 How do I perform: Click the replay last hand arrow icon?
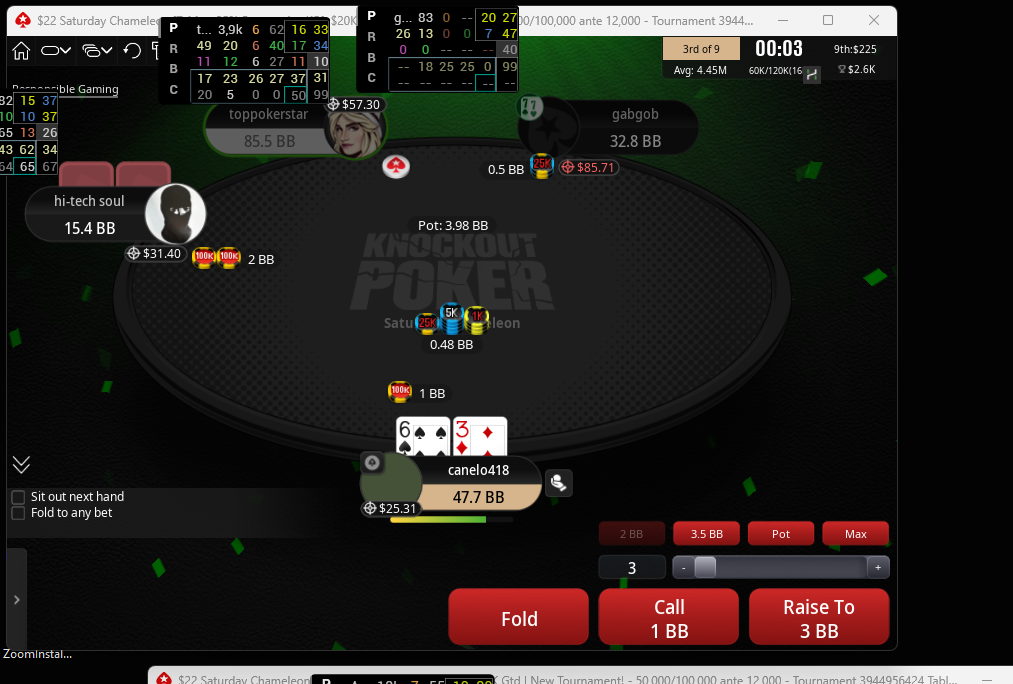coord(132,50)
